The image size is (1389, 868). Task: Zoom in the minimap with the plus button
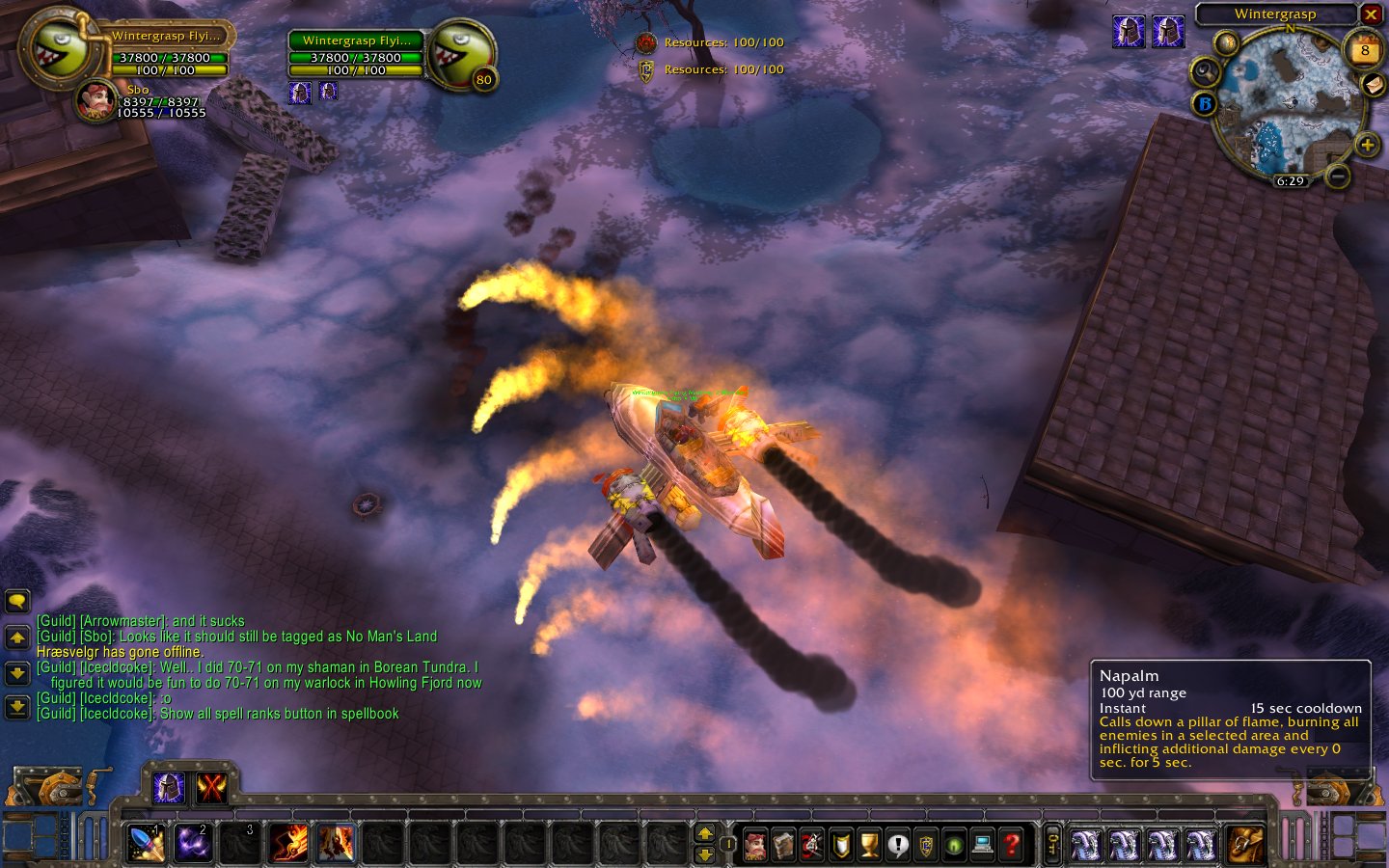click(1367, 146)
